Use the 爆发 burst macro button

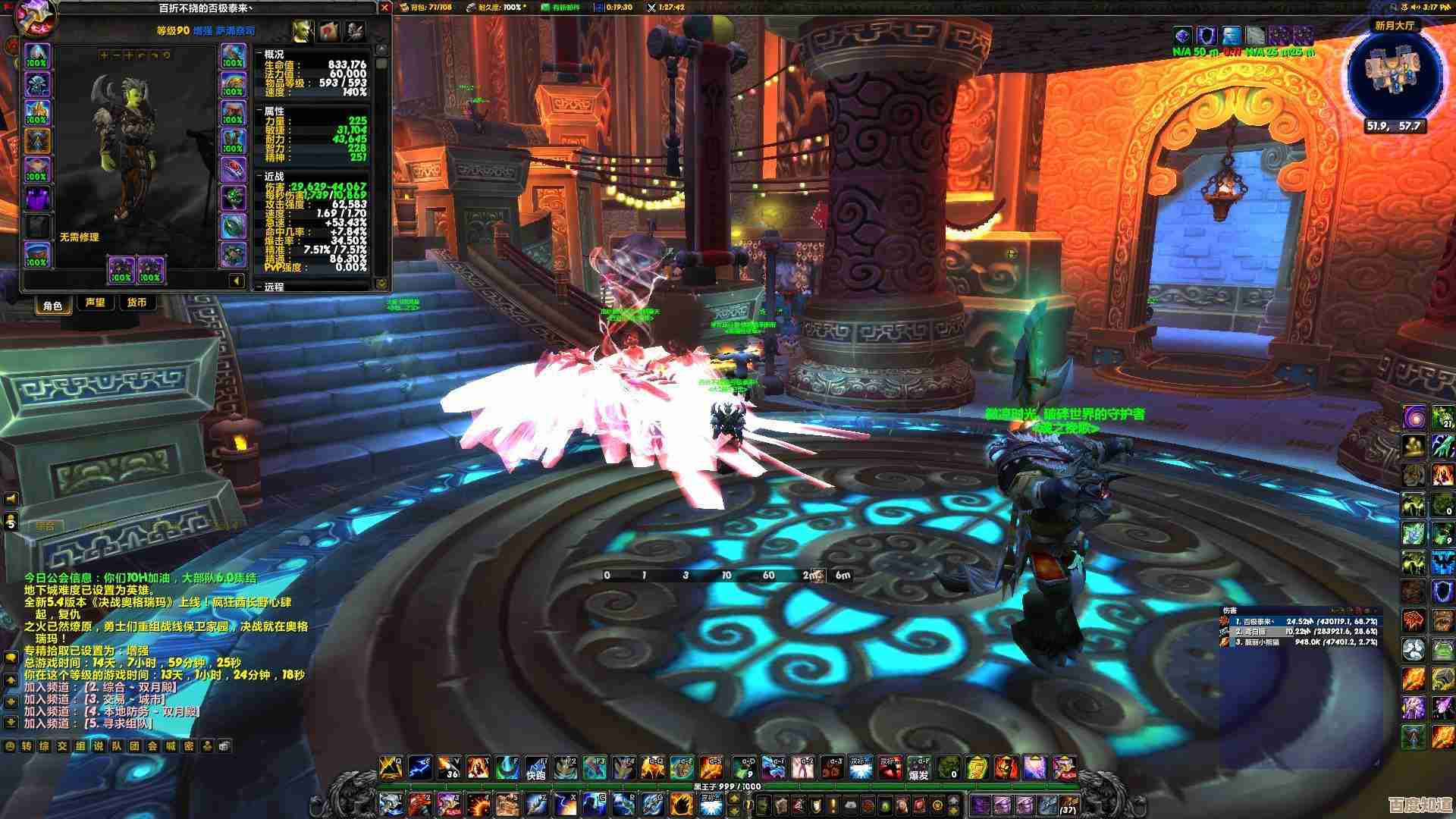[x=918, y=768]
